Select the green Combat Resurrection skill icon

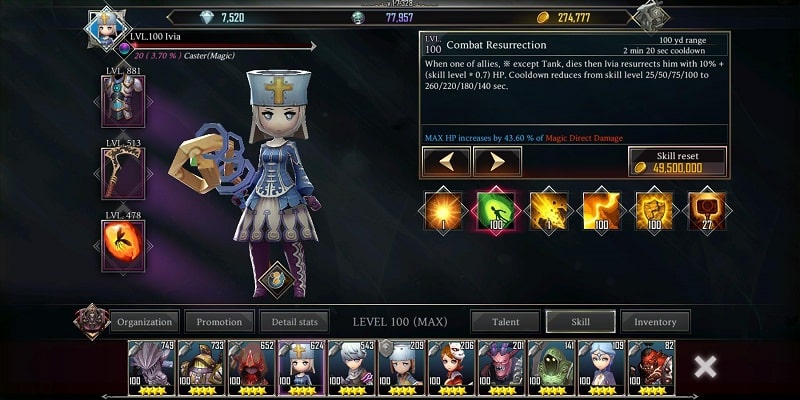[x=496, y=209]
